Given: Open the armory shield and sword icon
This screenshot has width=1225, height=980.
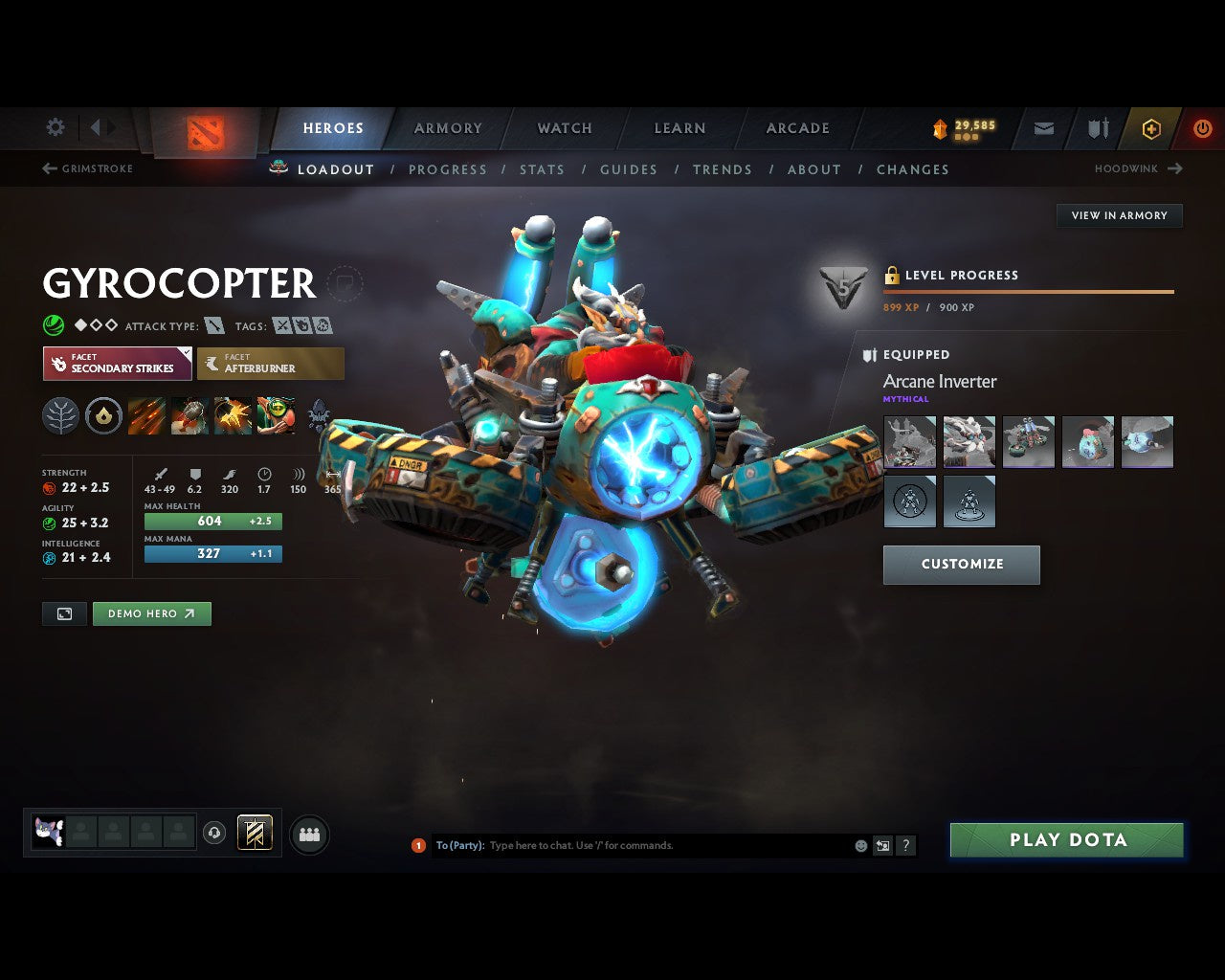Looking at the screenshot, I should coord(1096,128).
